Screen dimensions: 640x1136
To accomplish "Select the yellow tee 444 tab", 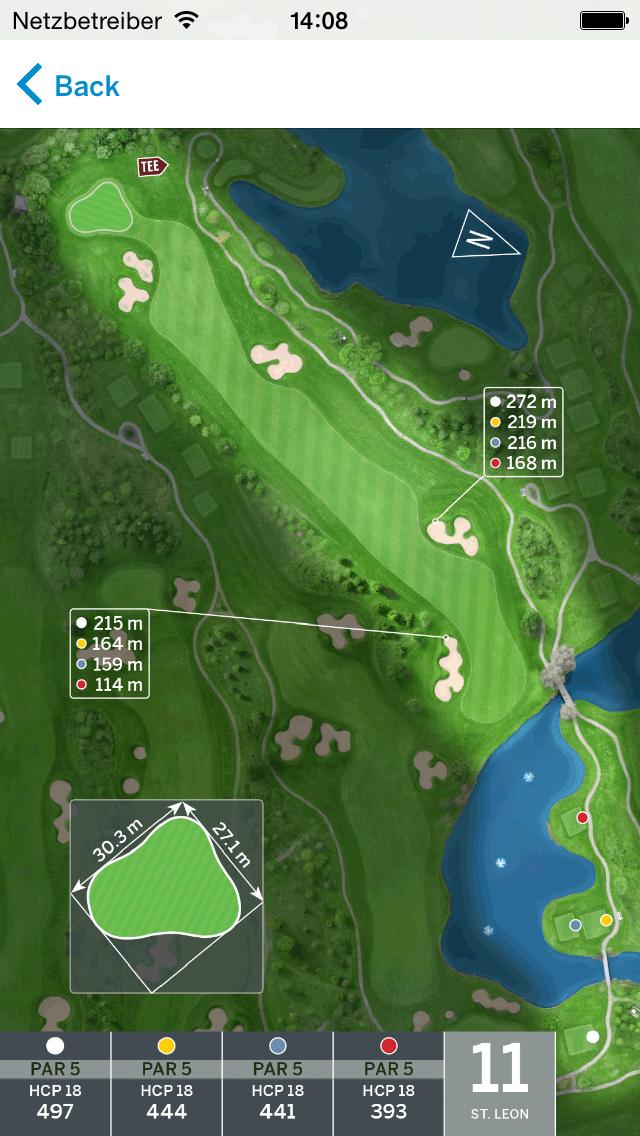I will tap(166, 1084).
